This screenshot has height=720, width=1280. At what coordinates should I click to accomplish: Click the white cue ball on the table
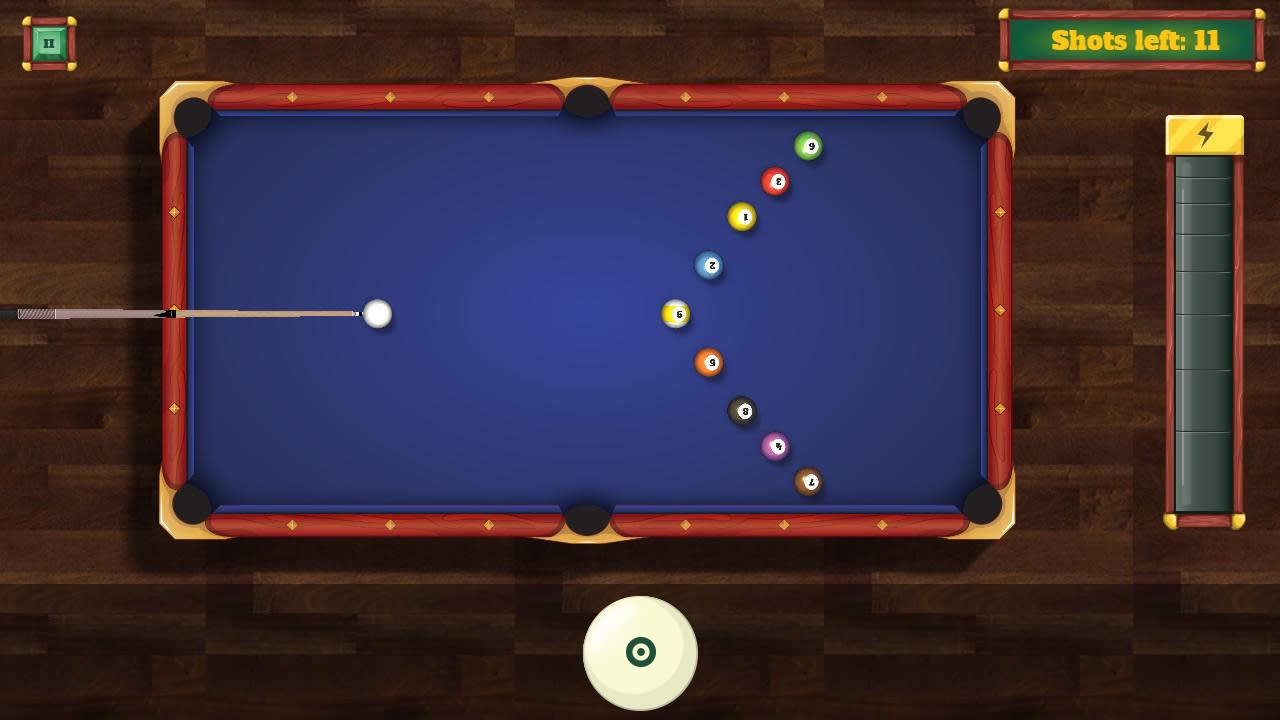click(x=377, y=314)
